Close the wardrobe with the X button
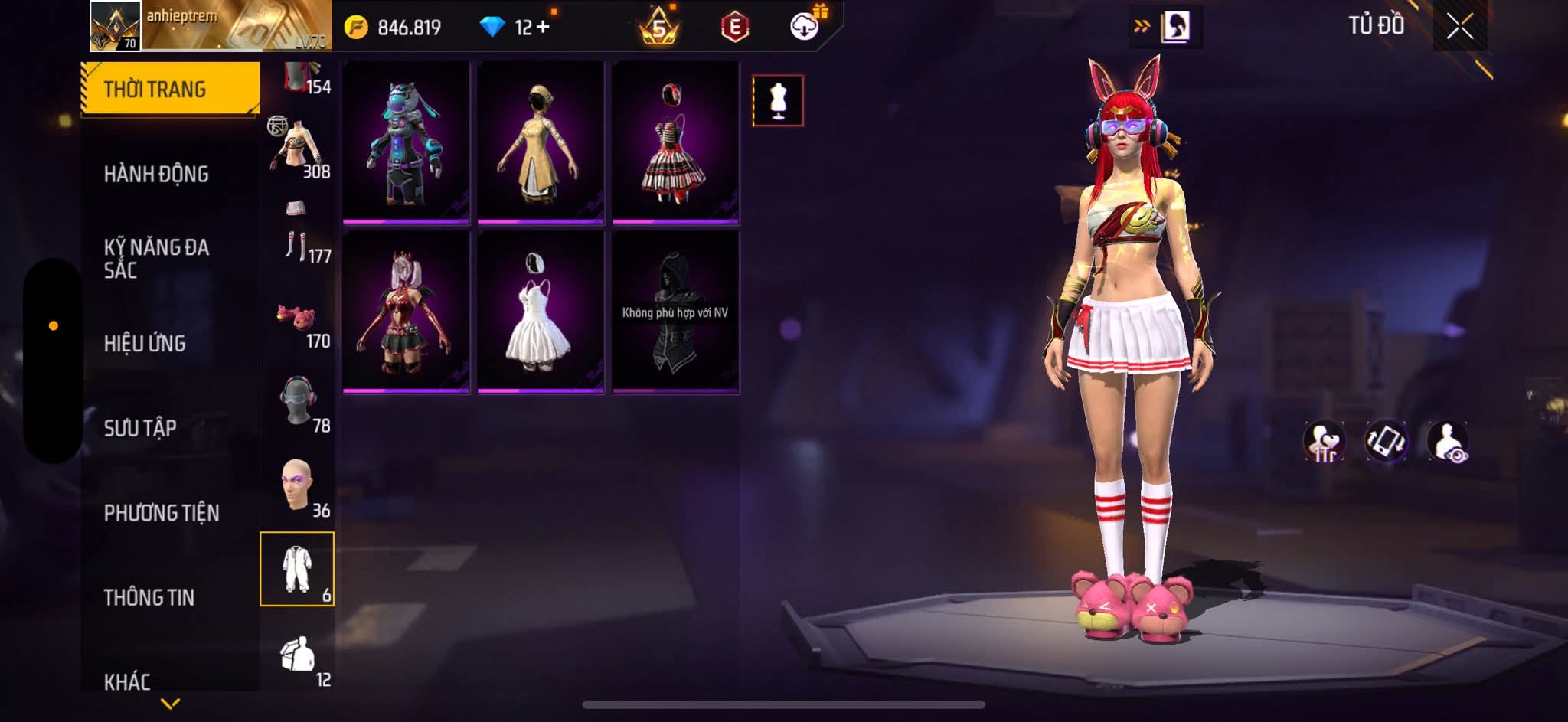 click(1459, 28)
